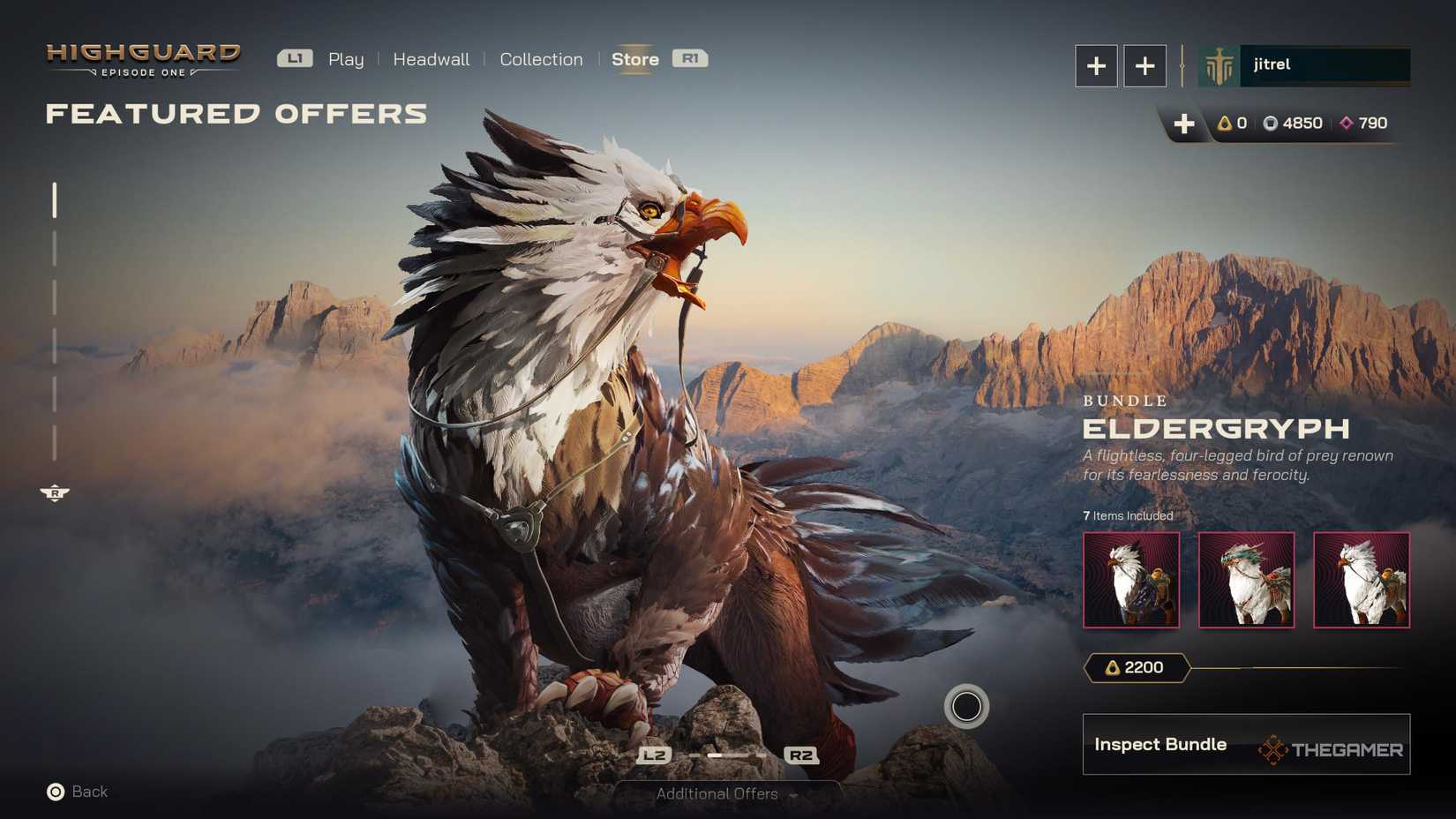Switch to the Collection tab
Viewport: 1456px width, 819px height.
point(541,58)
